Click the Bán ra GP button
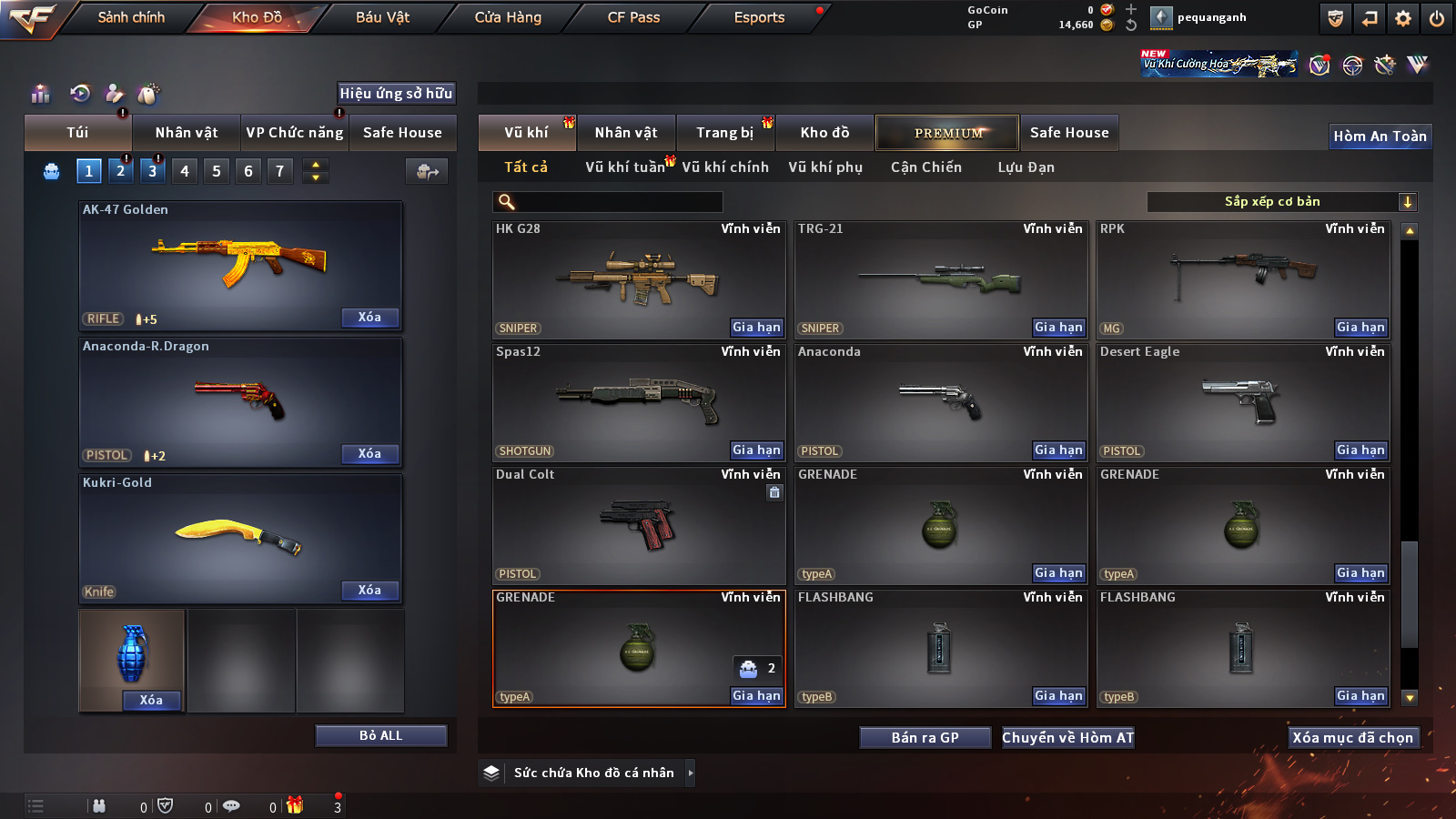Viewport: 1456px width, 819px height. click(925, 738)
